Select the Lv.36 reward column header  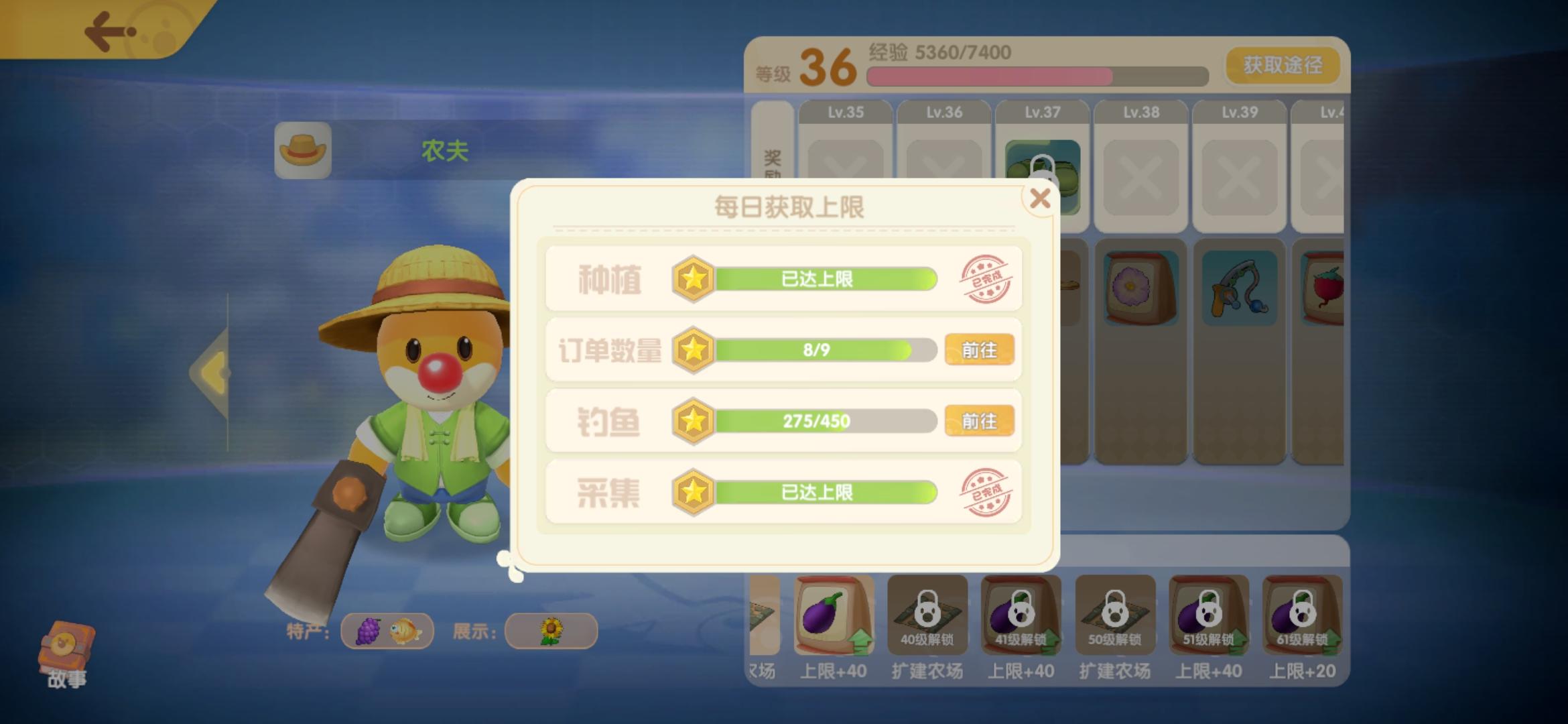pyautogui.click(x=943, y=112)
